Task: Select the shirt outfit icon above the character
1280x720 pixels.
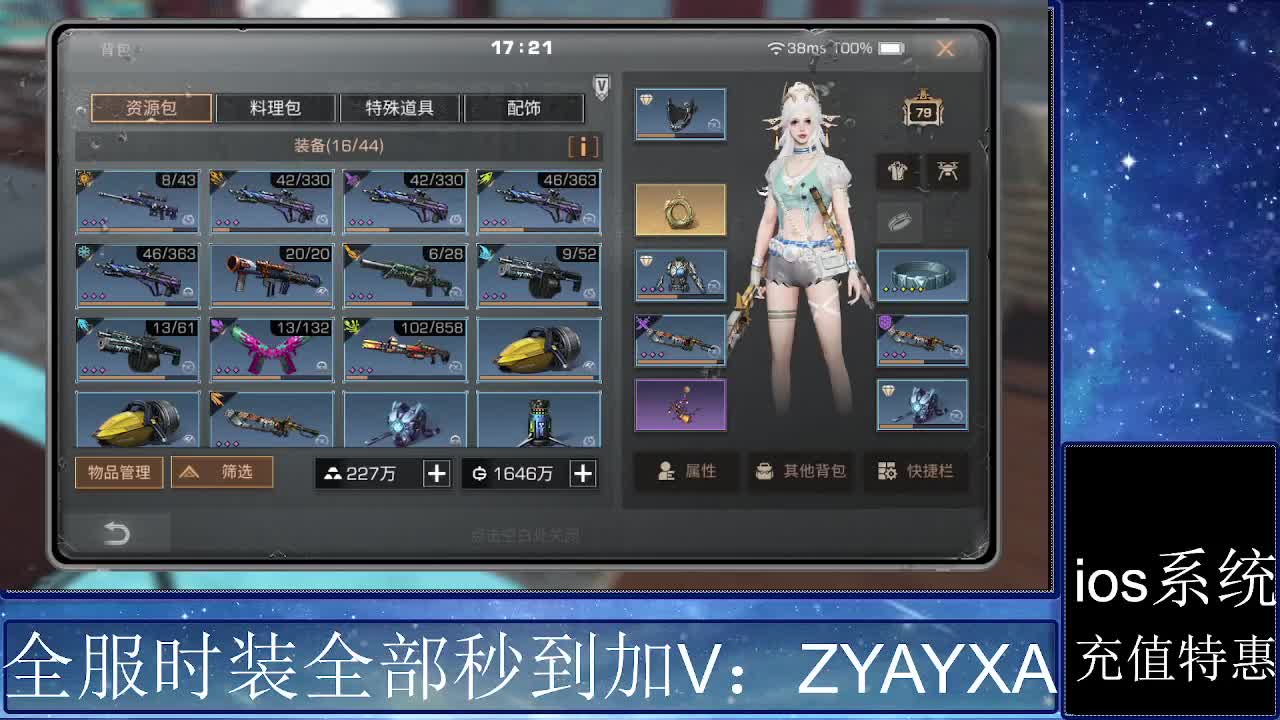Action: (897, 171)
